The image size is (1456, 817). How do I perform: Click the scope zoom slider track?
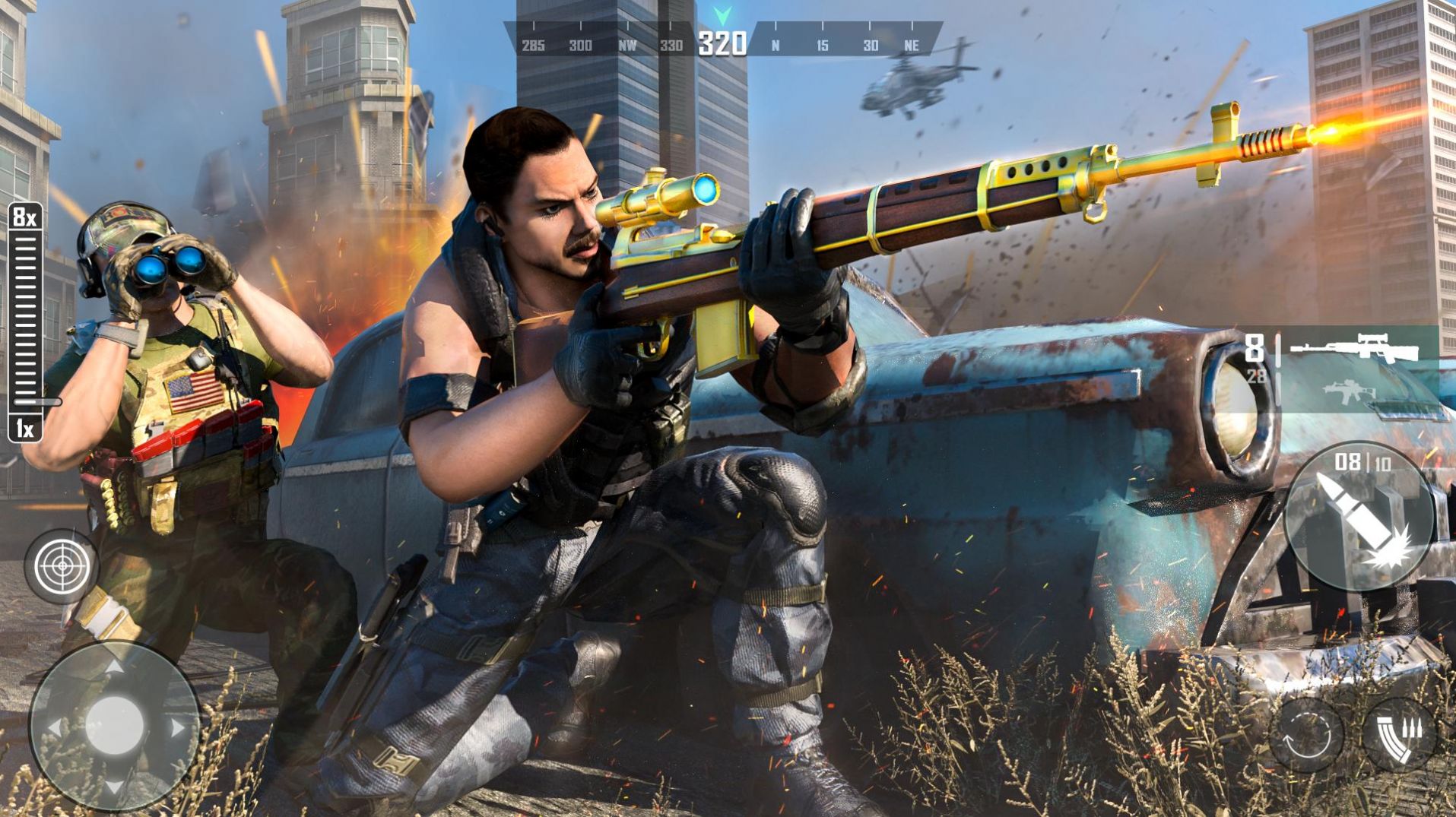tap(25, 319)
